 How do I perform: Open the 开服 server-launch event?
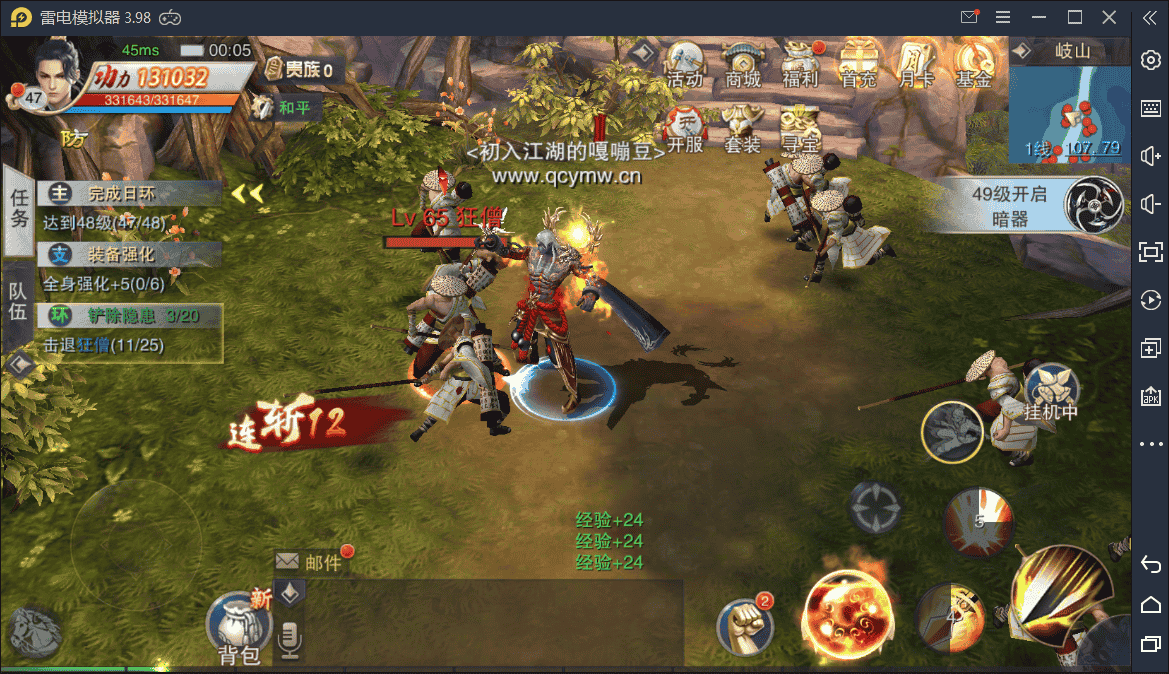point(685,130)
